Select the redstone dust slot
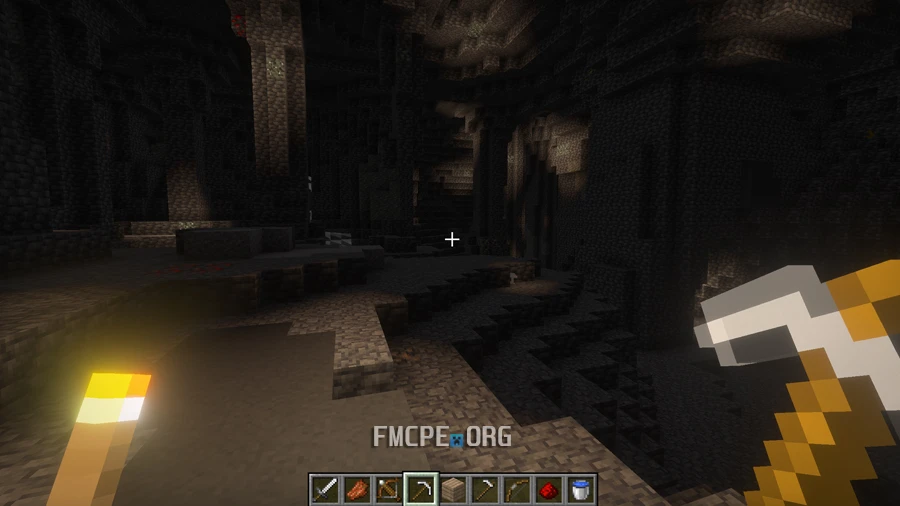This screenshot has height=506, width=900. [x=548, y=489]
